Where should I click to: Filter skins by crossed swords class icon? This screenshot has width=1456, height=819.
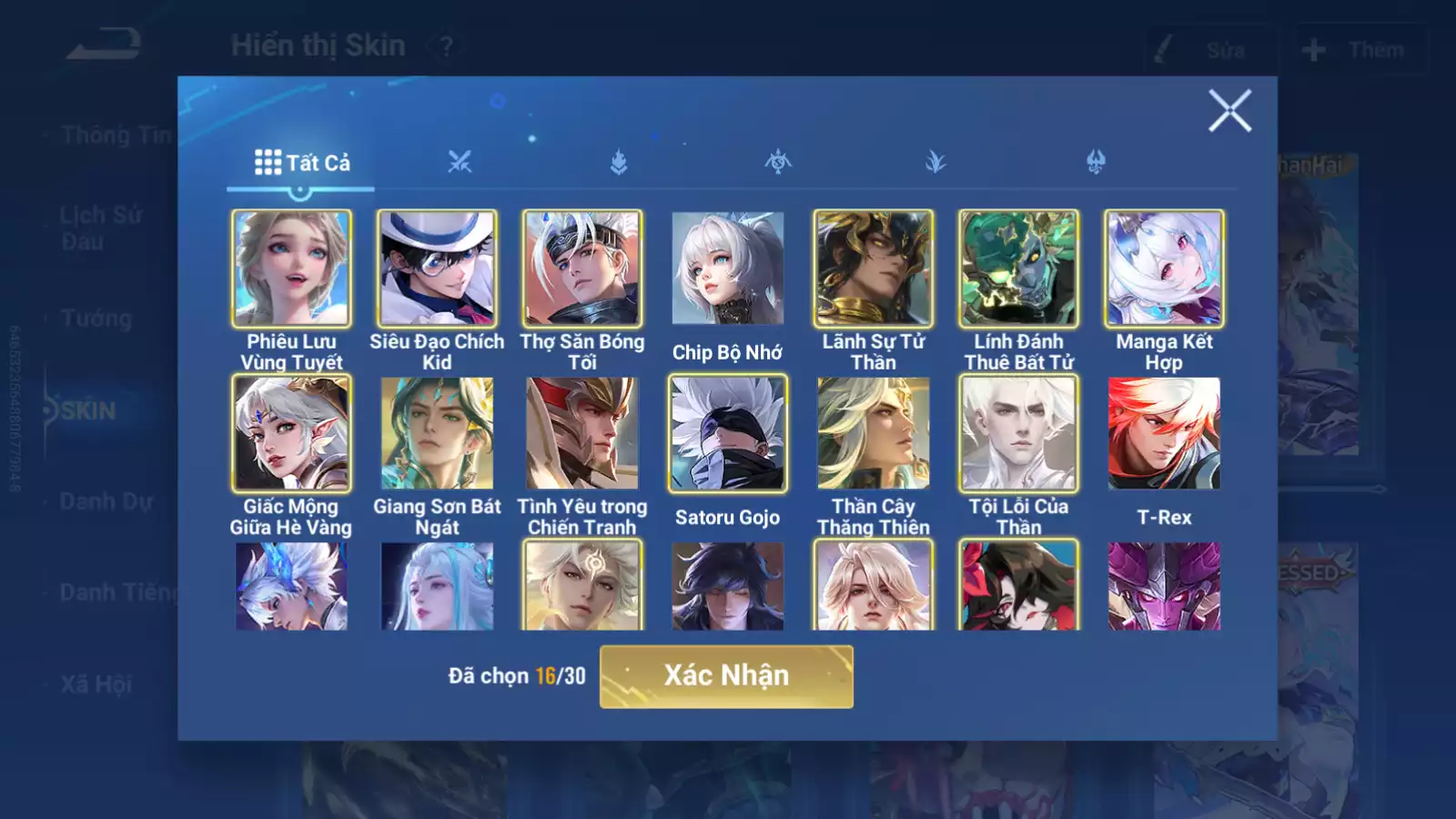tap(460, 163)
